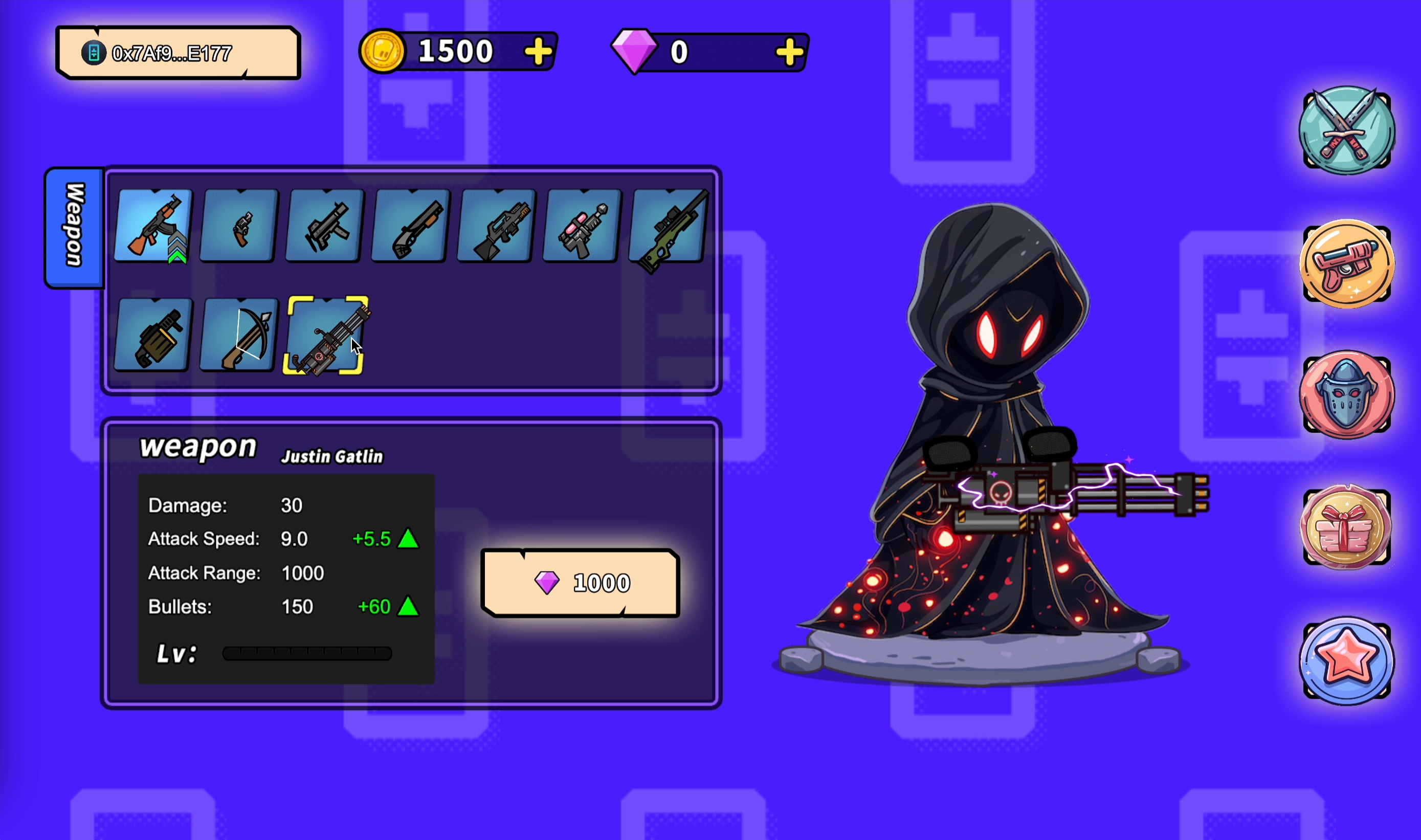1421x840 pixels.
Task: Select the black submachine gun slot
Action: coord(325,226)
